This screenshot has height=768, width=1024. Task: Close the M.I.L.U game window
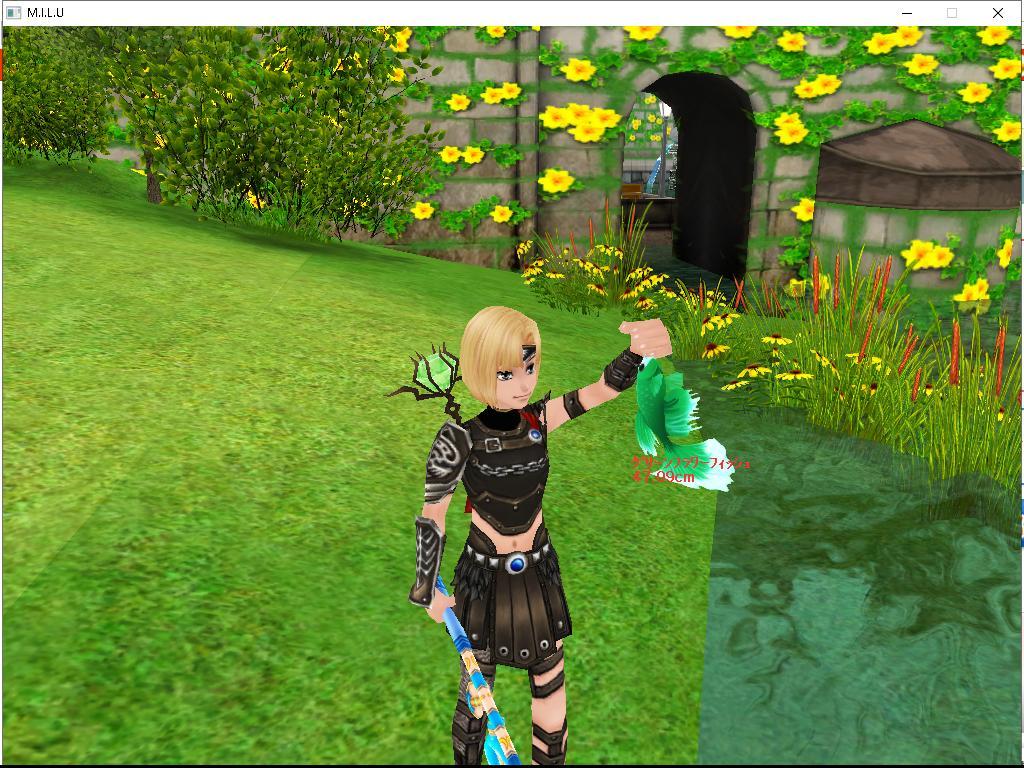(997, 13)
